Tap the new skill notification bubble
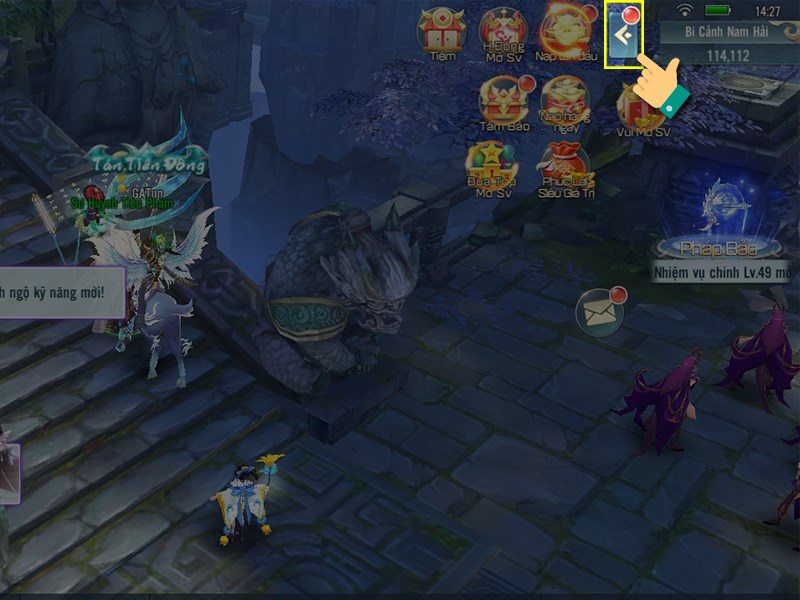Viewport: 800px width, 600px height. point(62,292)
